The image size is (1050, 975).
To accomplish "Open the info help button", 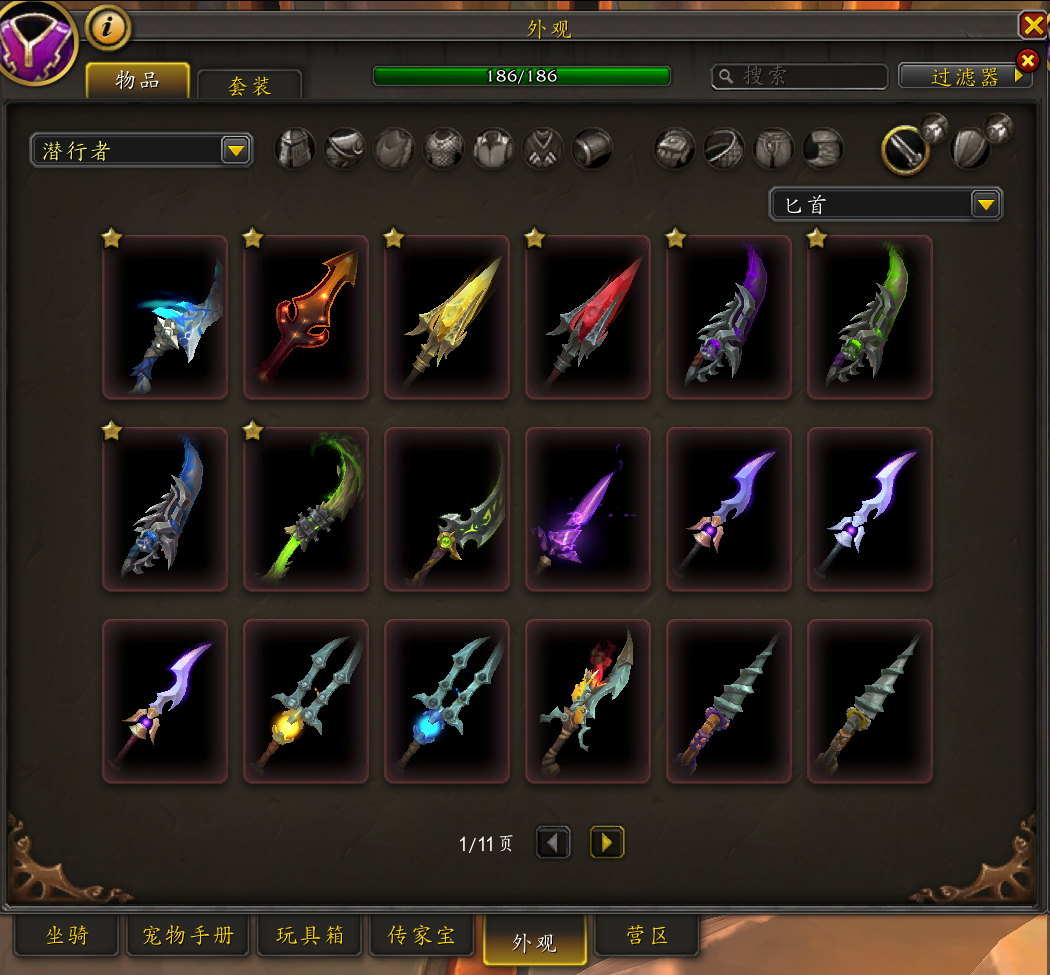I will [x=108, y=28].
